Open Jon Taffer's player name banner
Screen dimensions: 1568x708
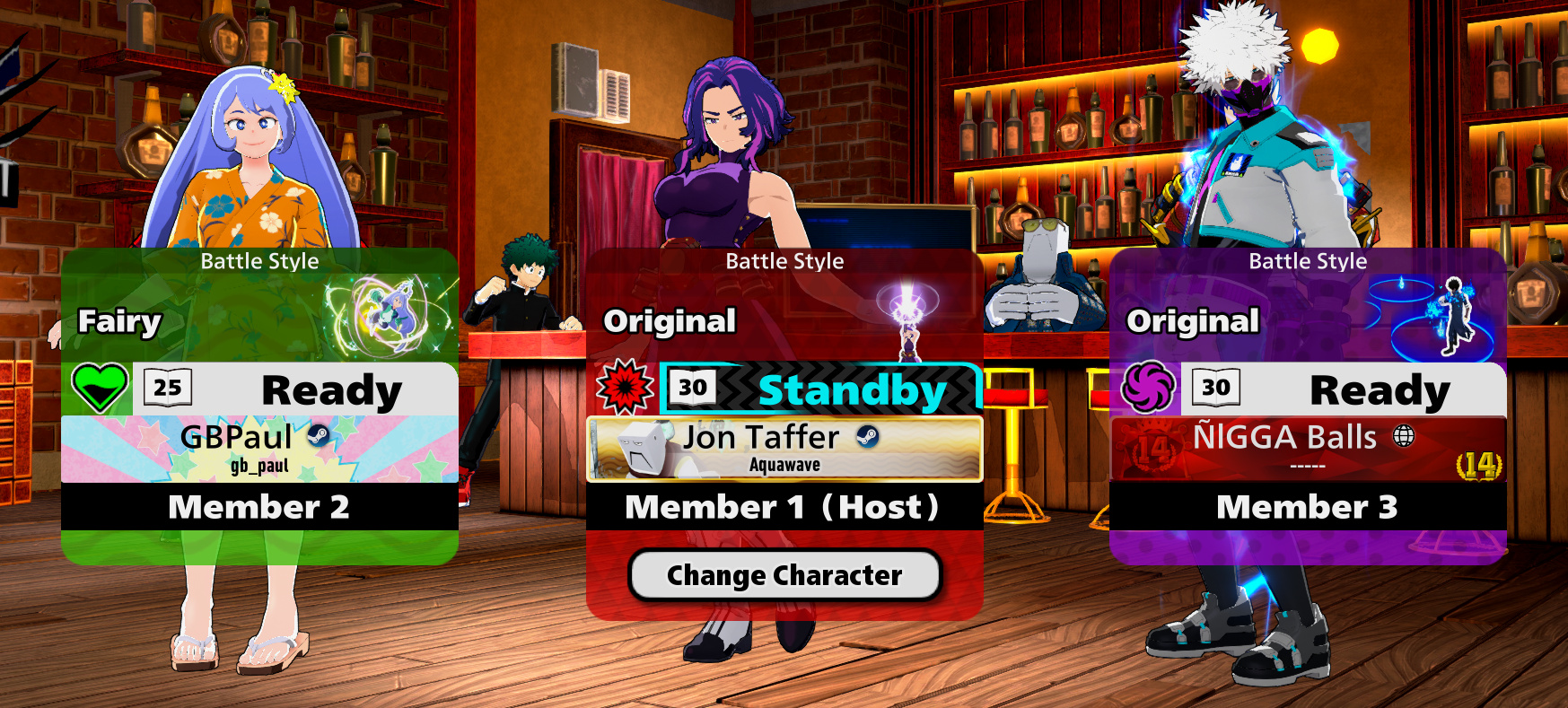[x=784, y=449]
